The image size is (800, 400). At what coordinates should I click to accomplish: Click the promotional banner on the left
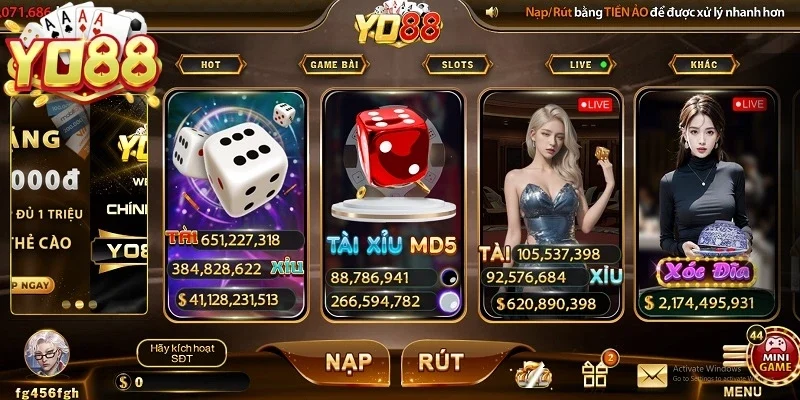[x=78, y=200]
